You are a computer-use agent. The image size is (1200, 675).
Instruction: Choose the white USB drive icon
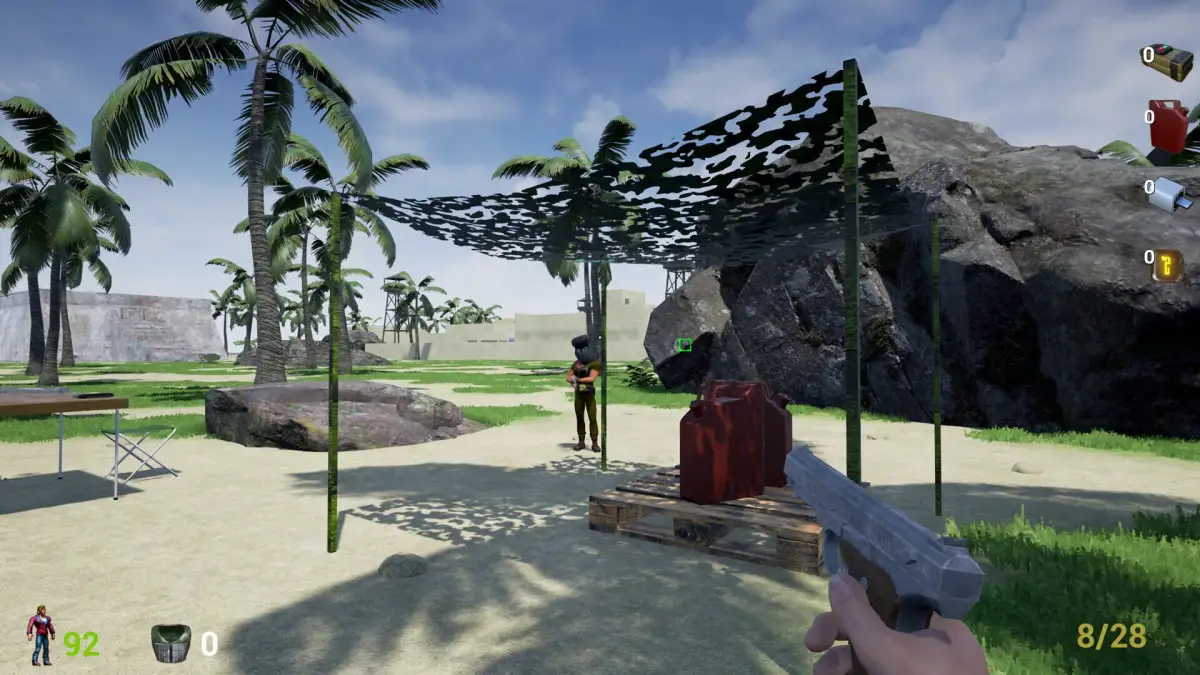1168,194
